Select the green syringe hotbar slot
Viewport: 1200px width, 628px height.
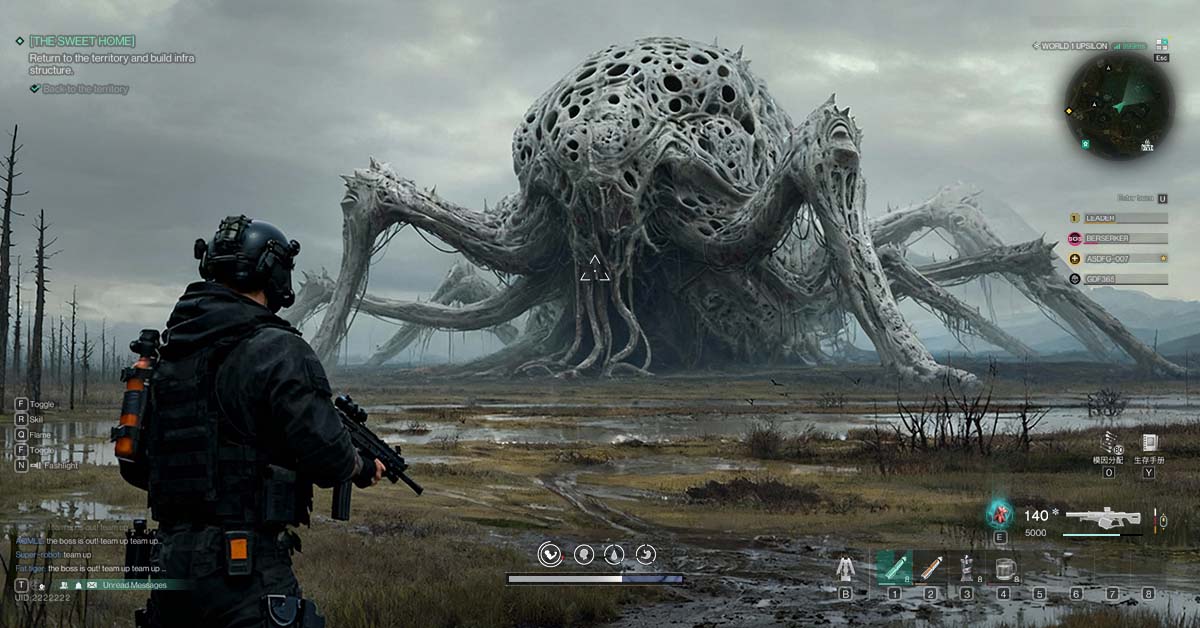coord(894,568)
